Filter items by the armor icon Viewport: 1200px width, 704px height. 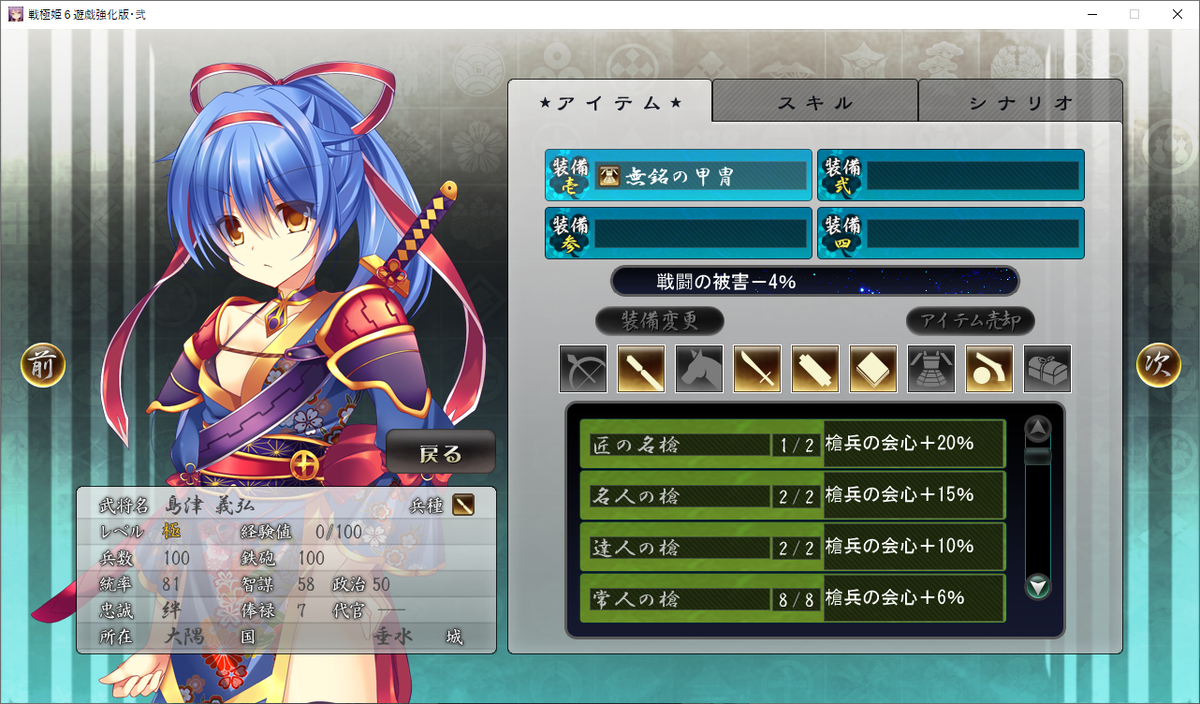pyautogui.click(x=931, y=369)
